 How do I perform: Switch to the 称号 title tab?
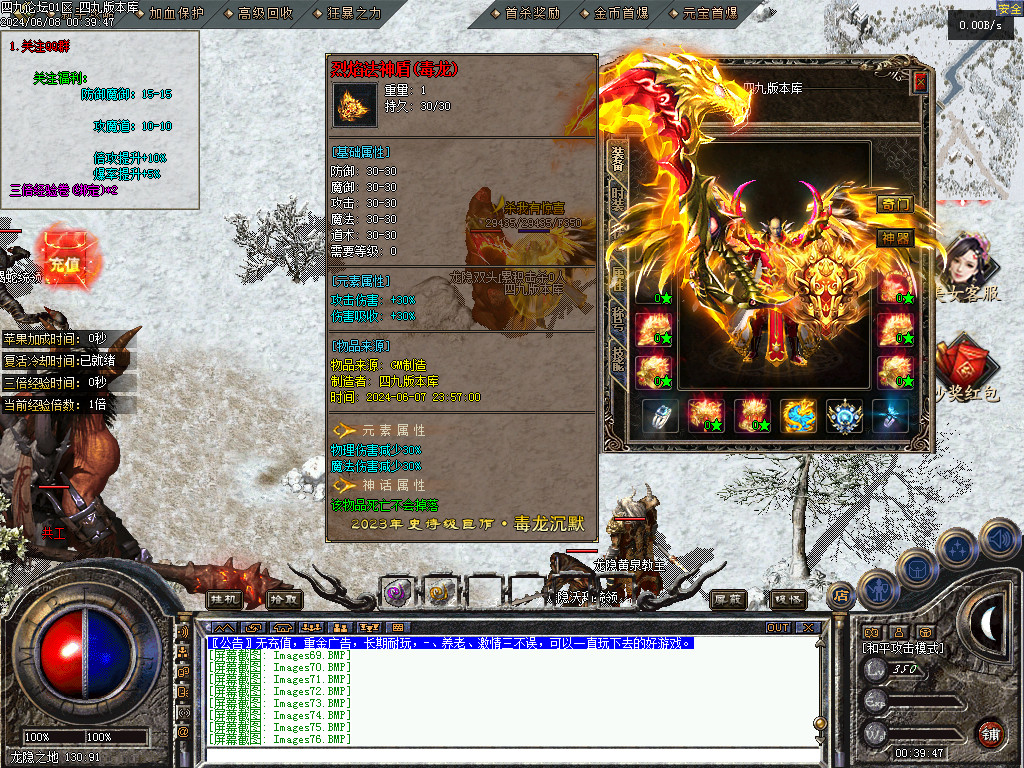(618, 318)
